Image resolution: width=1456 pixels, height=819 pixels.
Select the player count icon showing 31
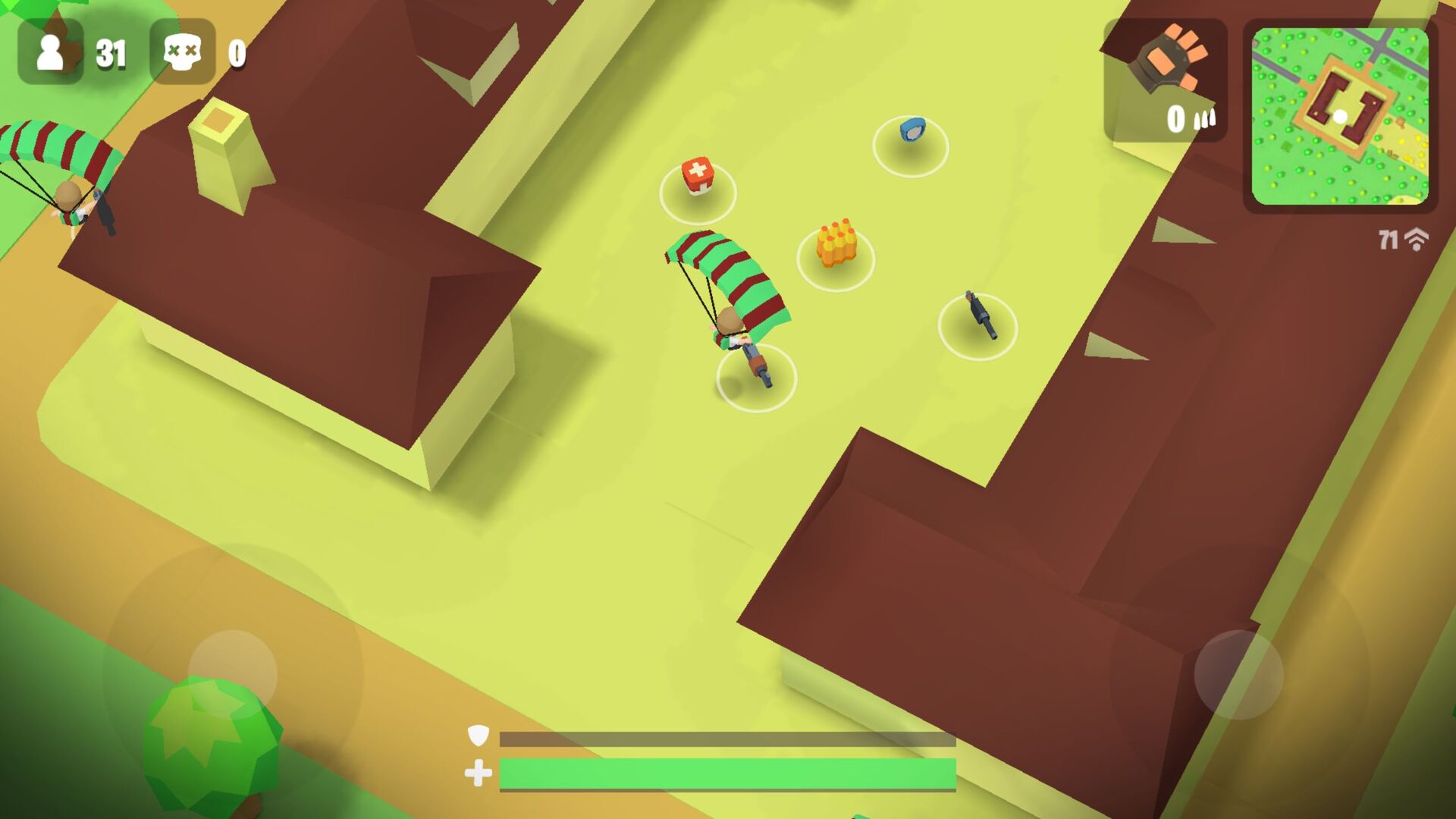pos(50,51)
